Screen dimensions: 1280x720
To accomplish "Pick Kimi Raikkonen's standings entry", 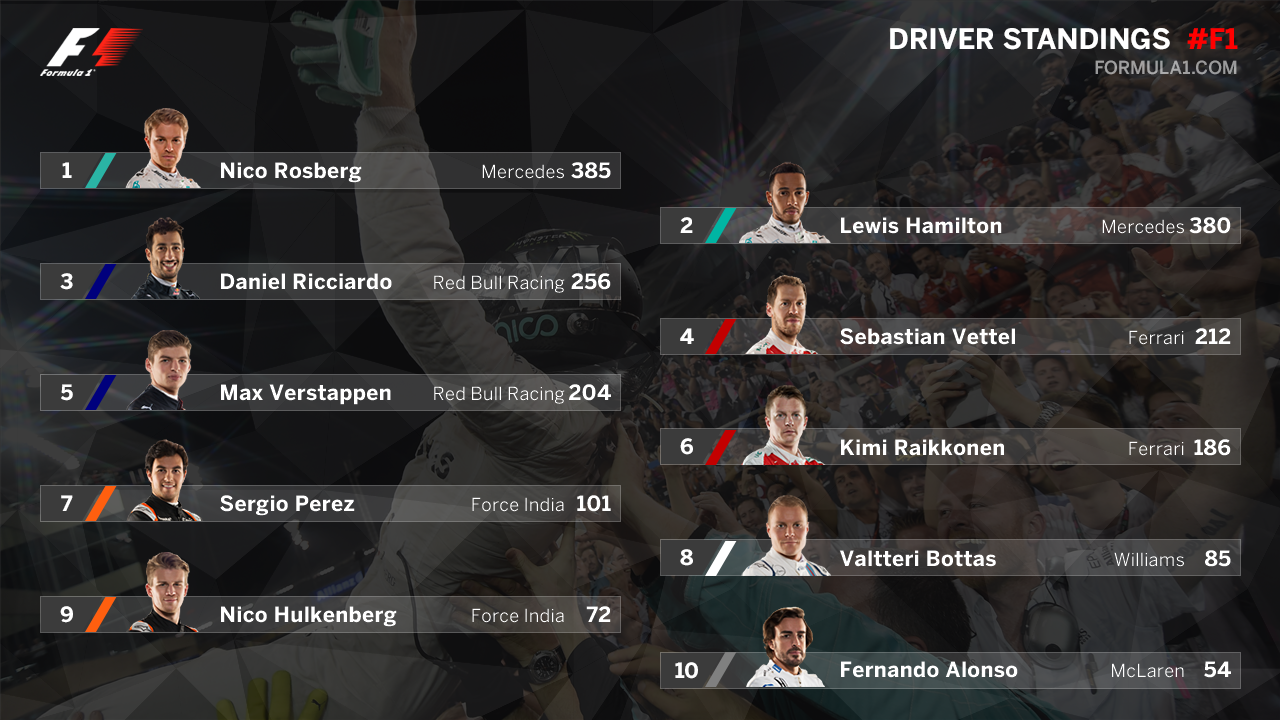I will point(950,448).
